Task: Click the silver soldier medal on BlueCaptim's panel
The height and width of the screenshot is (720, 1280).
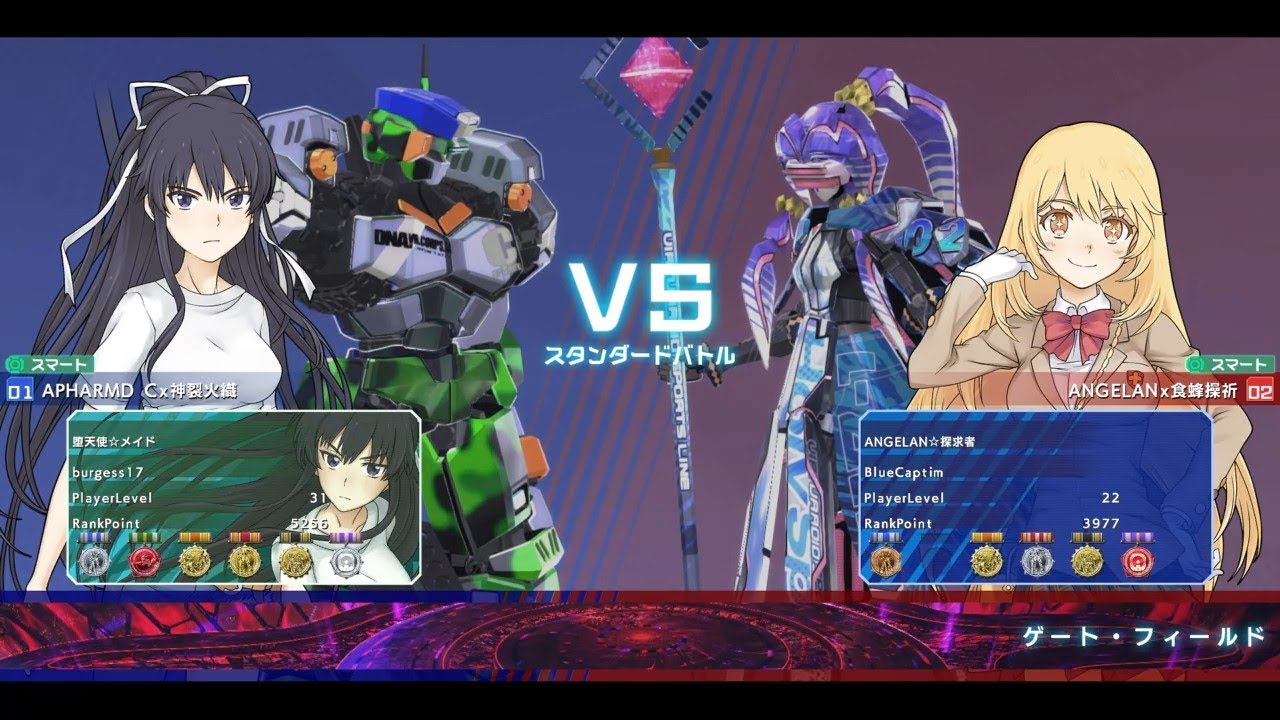Action: point(1036,560)
